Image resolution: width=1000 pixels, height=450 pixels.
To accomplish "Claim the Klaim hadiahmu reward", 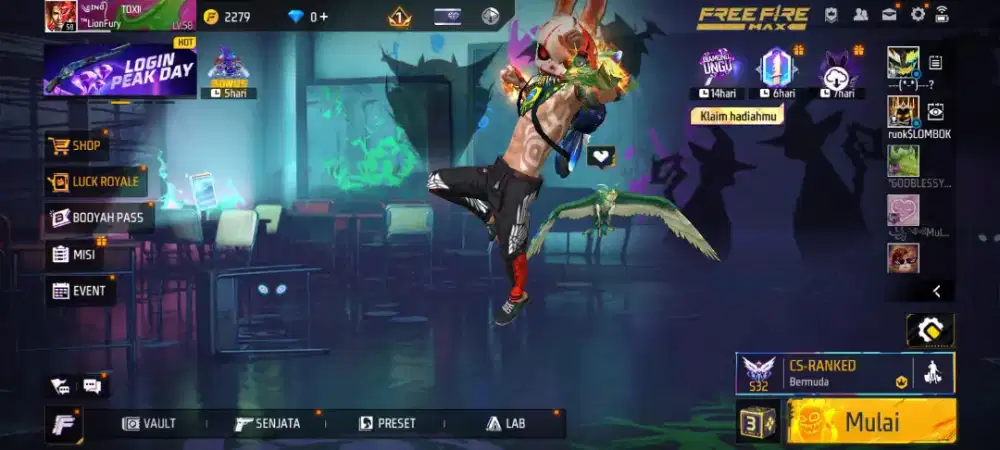I will pyautogui.click(x=735, y=116).
